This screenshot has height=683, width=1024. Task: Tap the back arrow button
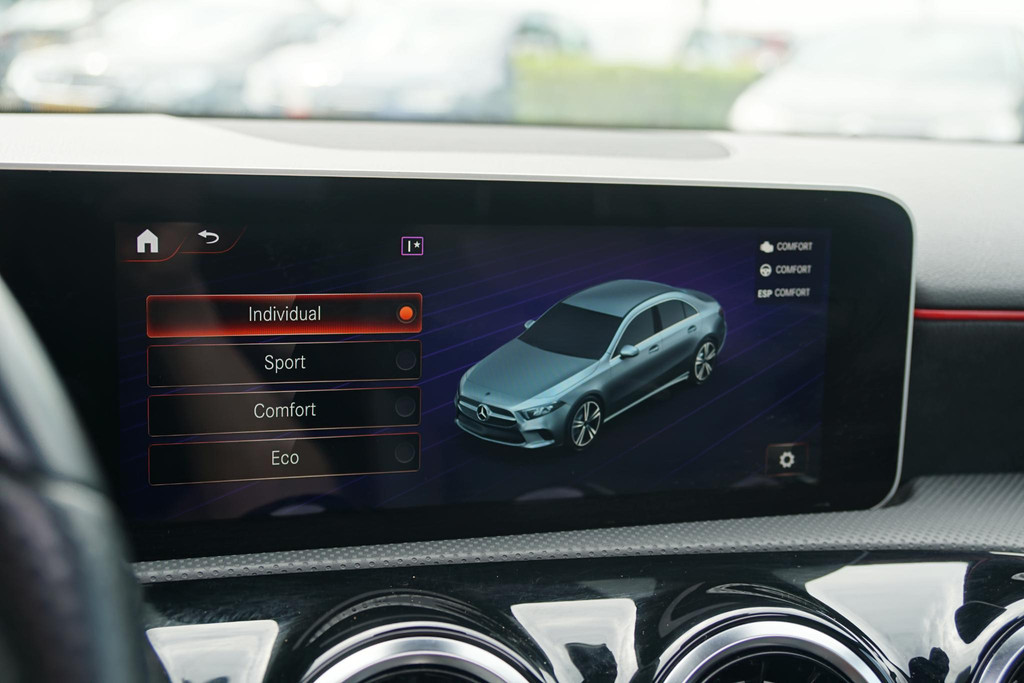click(x=208, y=237)
